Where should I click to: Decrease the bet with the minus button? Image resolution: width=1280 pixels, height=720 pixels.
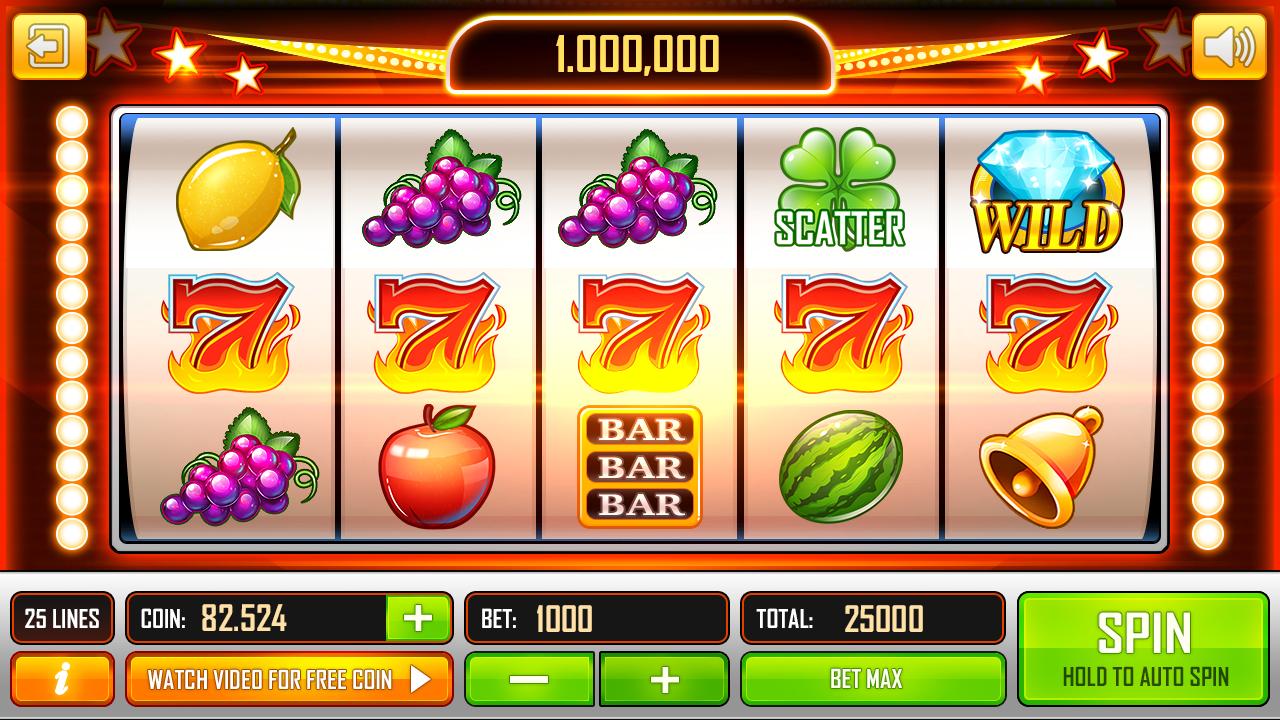pyautogui.click(x=531, y=678)
